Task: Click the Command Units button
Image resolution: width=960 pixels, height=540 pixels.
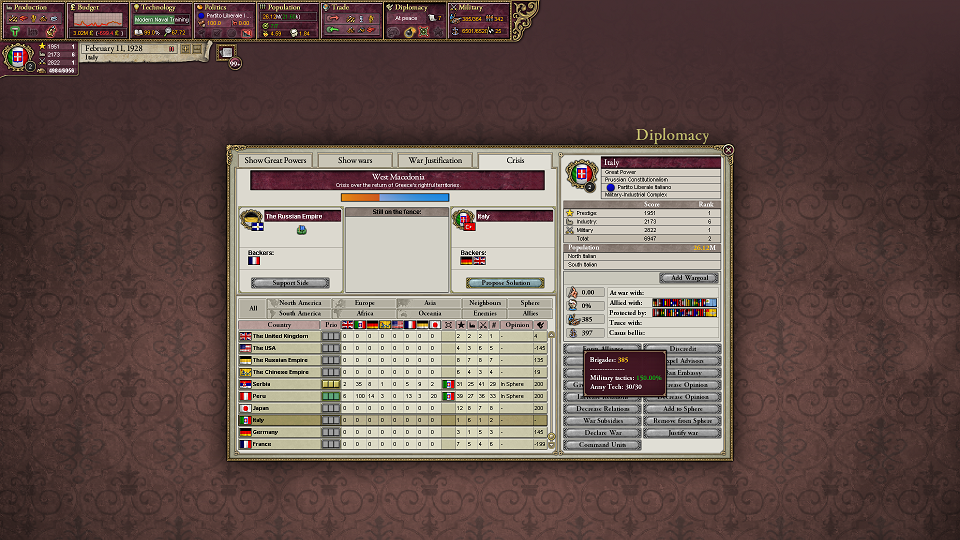Action: [602, 445]
